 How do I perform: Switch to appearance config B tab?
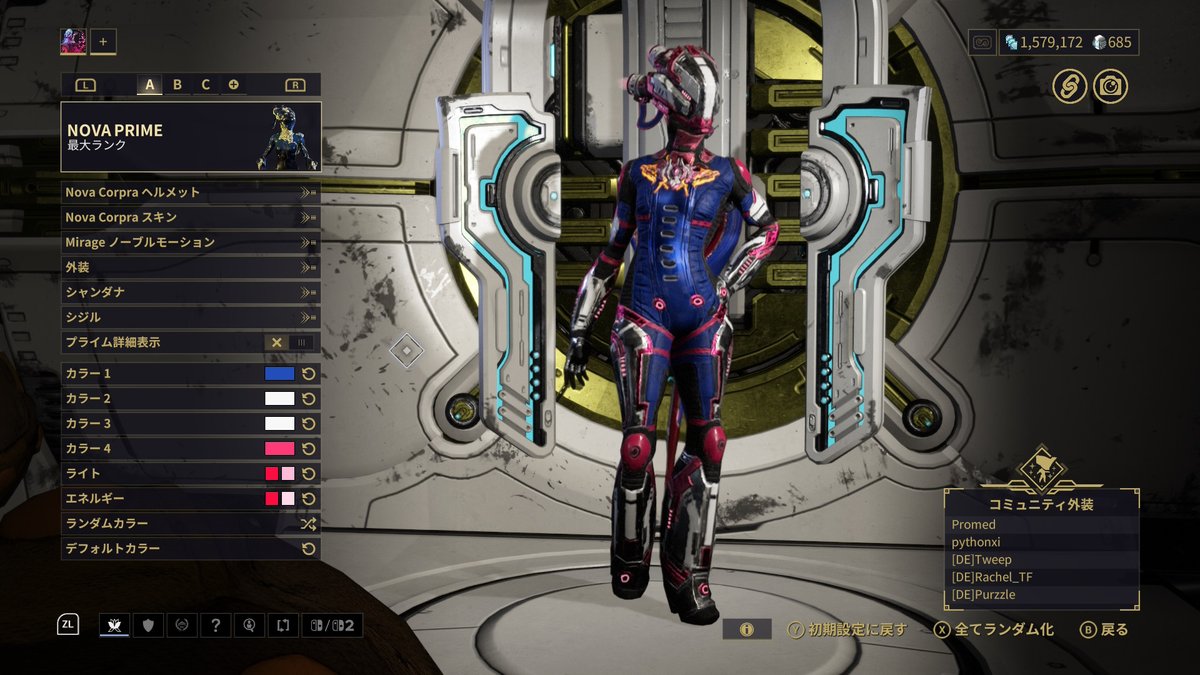click(178, 85)
